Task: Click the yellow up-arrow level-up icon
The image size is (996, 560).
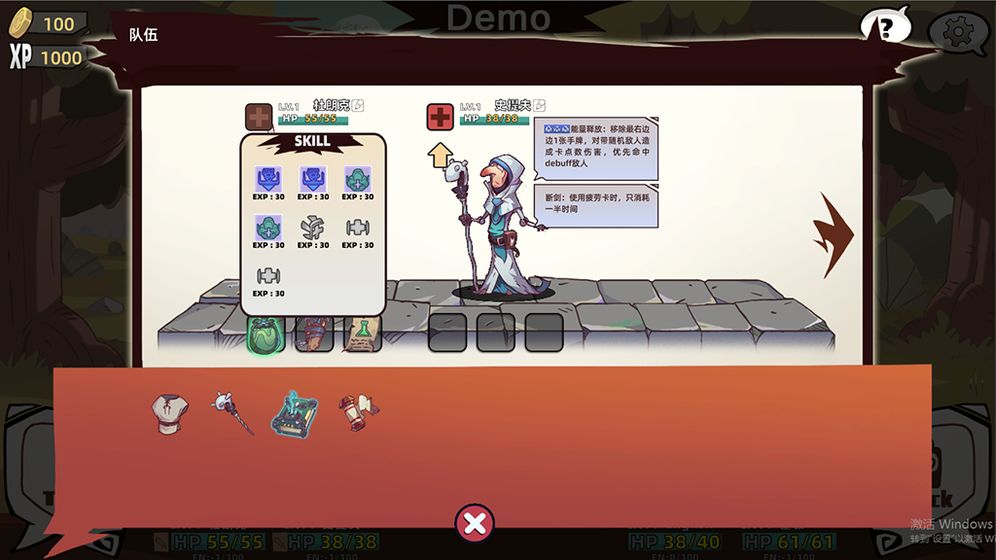Action: [439, 155]
